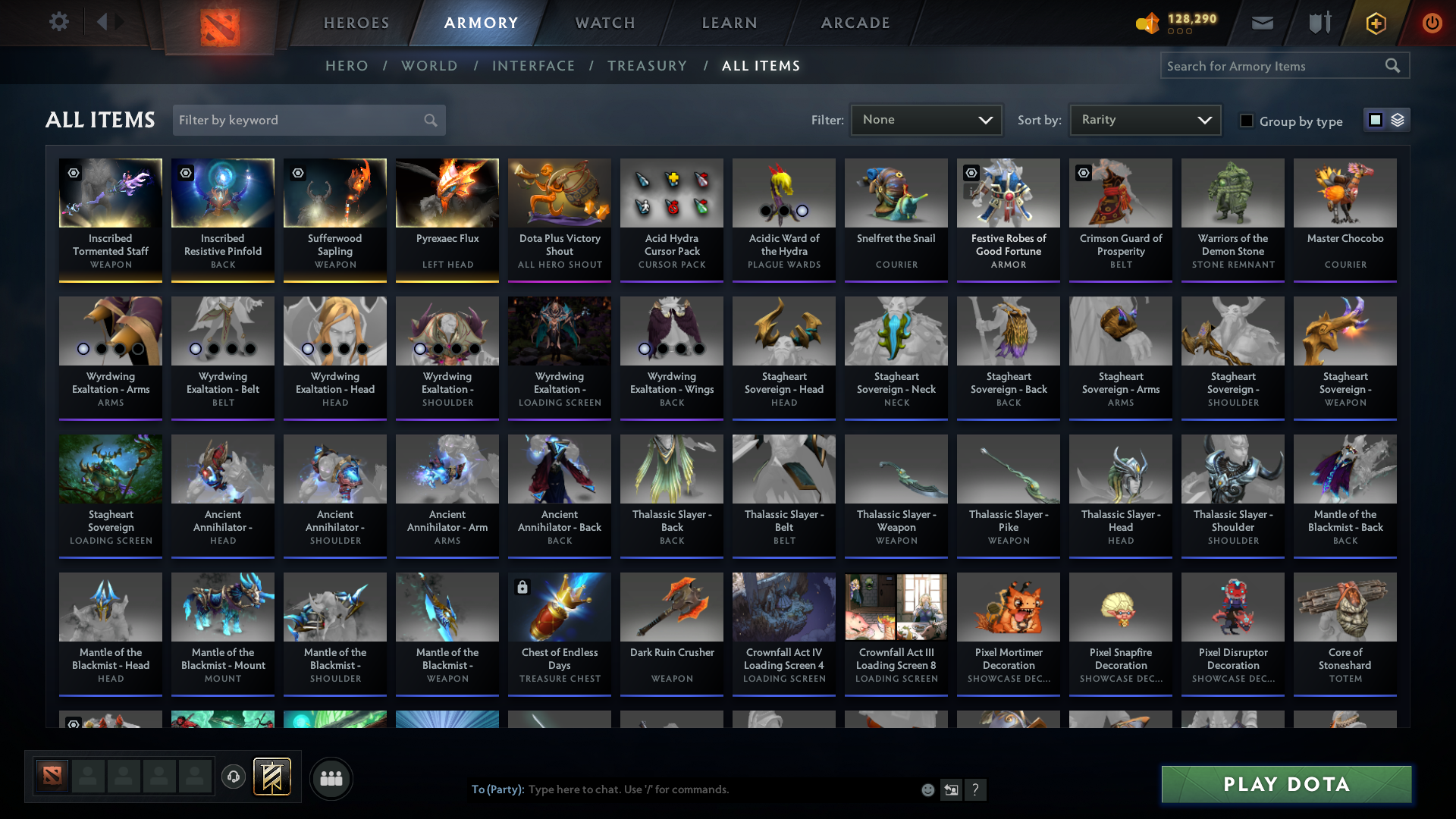Open the notifications envelope icon
Image resolution: width=1456 pixels, height=819 pixels.
pos(1262,22)
